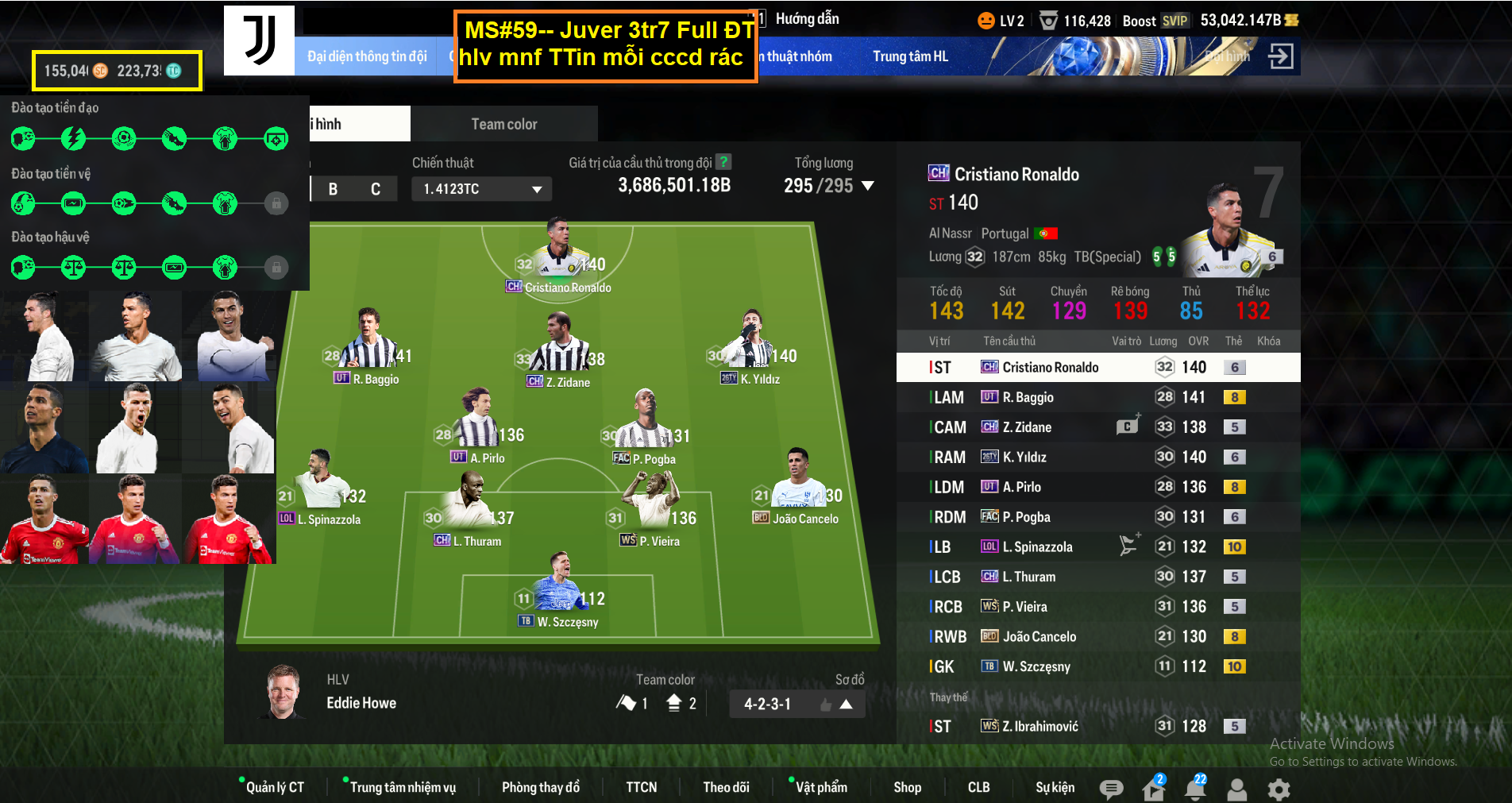1512x803 pixels.
Task: Open the tactics dropdown showing 1.4123TC
Action: pyautogui.click(x=480, y=189)
